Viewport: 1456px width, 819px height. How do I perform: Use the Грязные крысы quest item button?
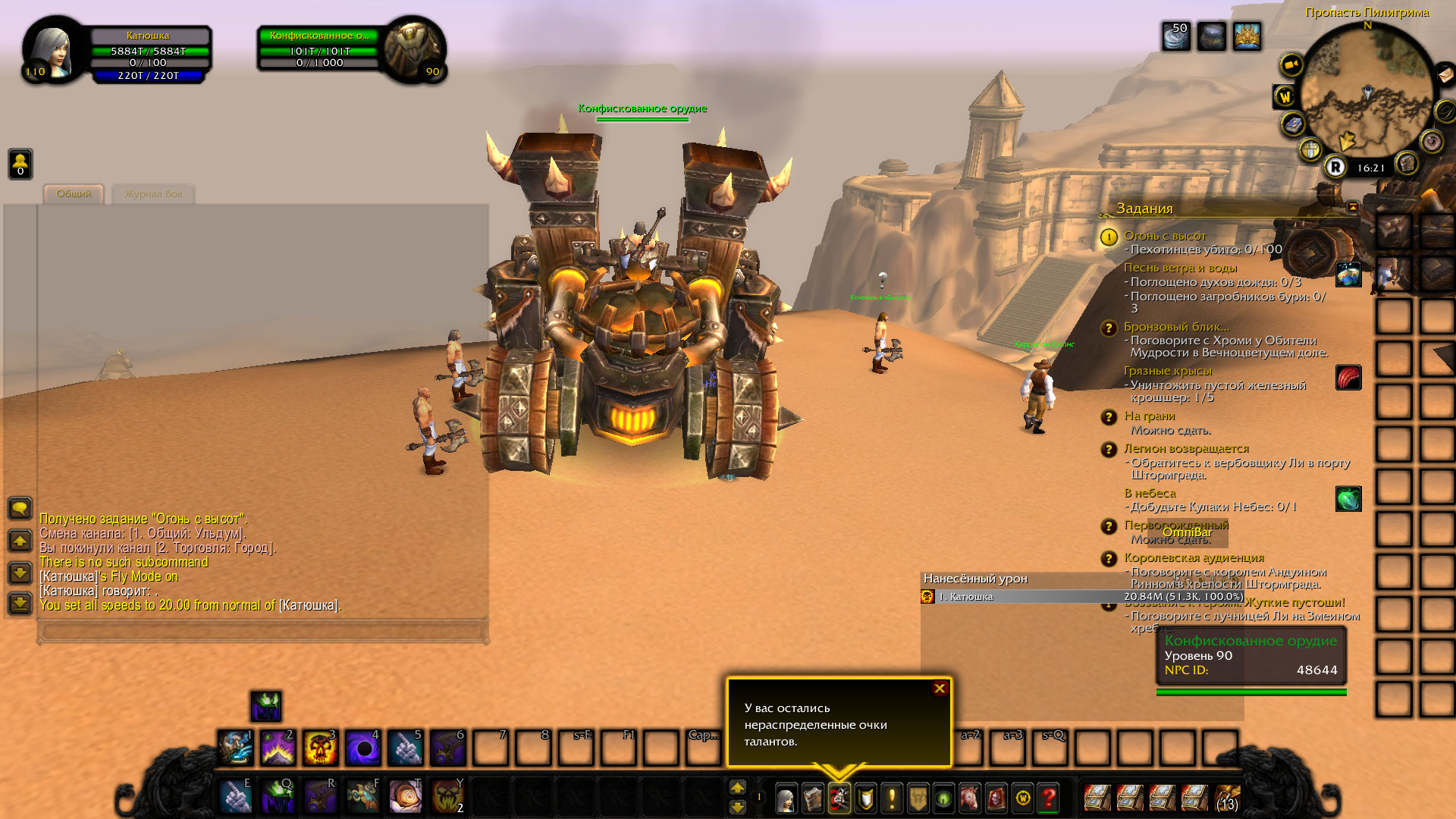(x=1348, y=378)
